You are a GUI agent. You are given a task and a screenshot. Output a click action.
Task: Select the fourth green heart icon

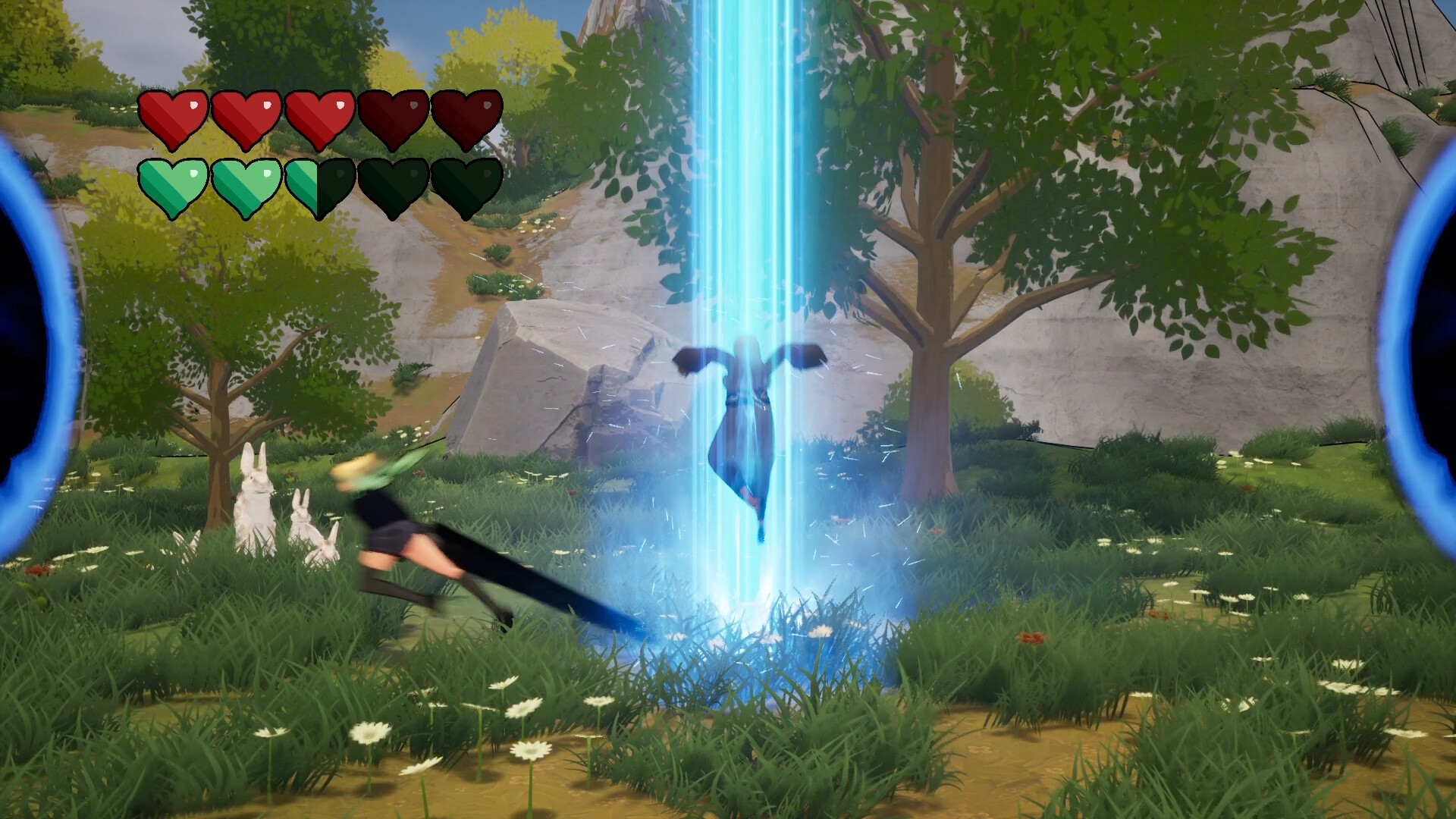(x=394, y=186)
